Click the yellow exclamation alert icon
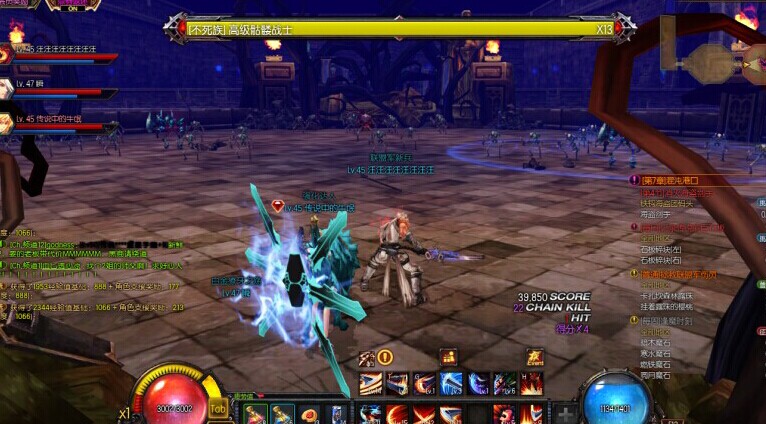 pyautogui.click(x=385, y=357)
